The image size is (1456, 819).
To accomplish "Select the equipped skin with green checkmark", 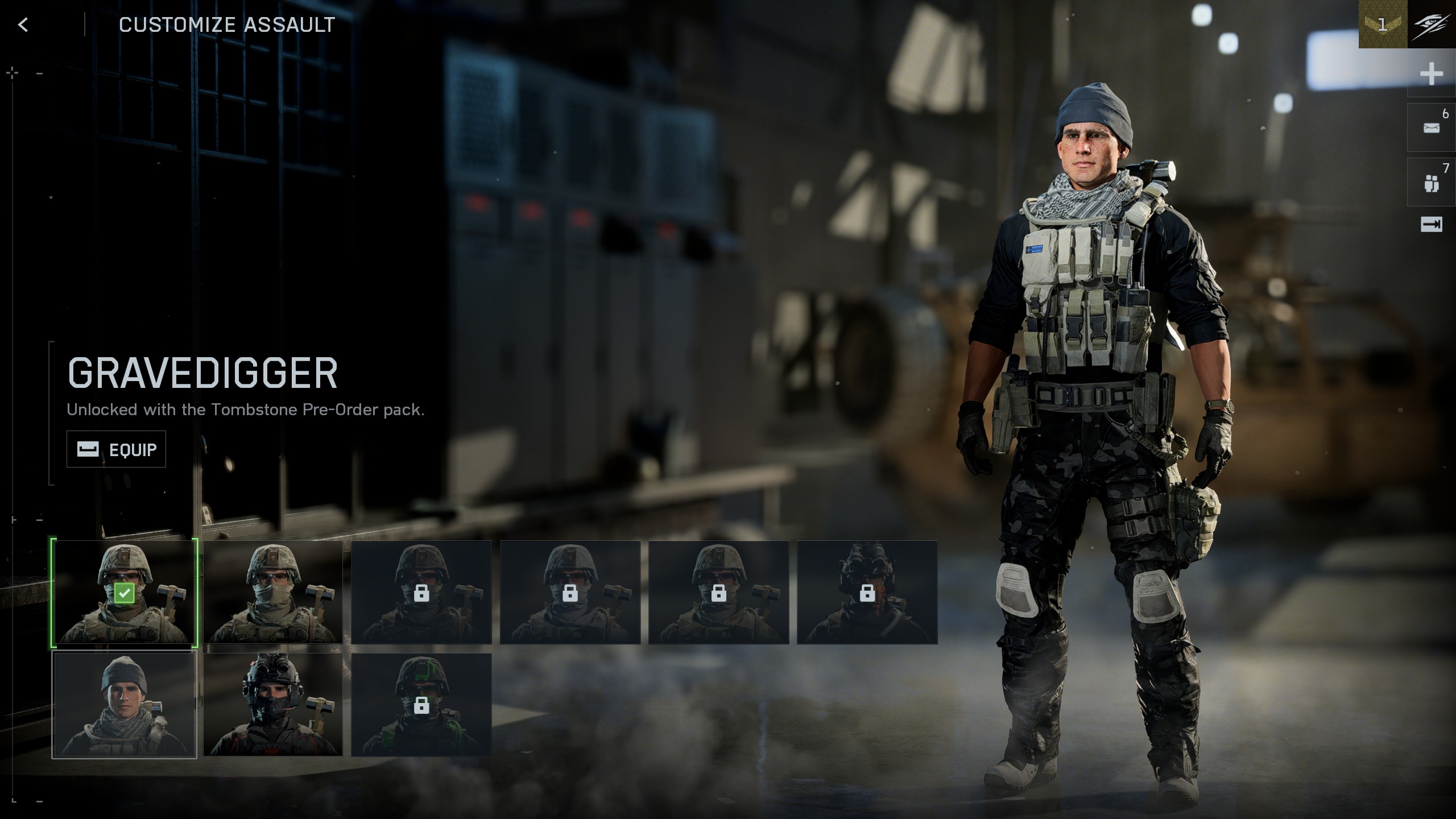I will coord(125,592).
